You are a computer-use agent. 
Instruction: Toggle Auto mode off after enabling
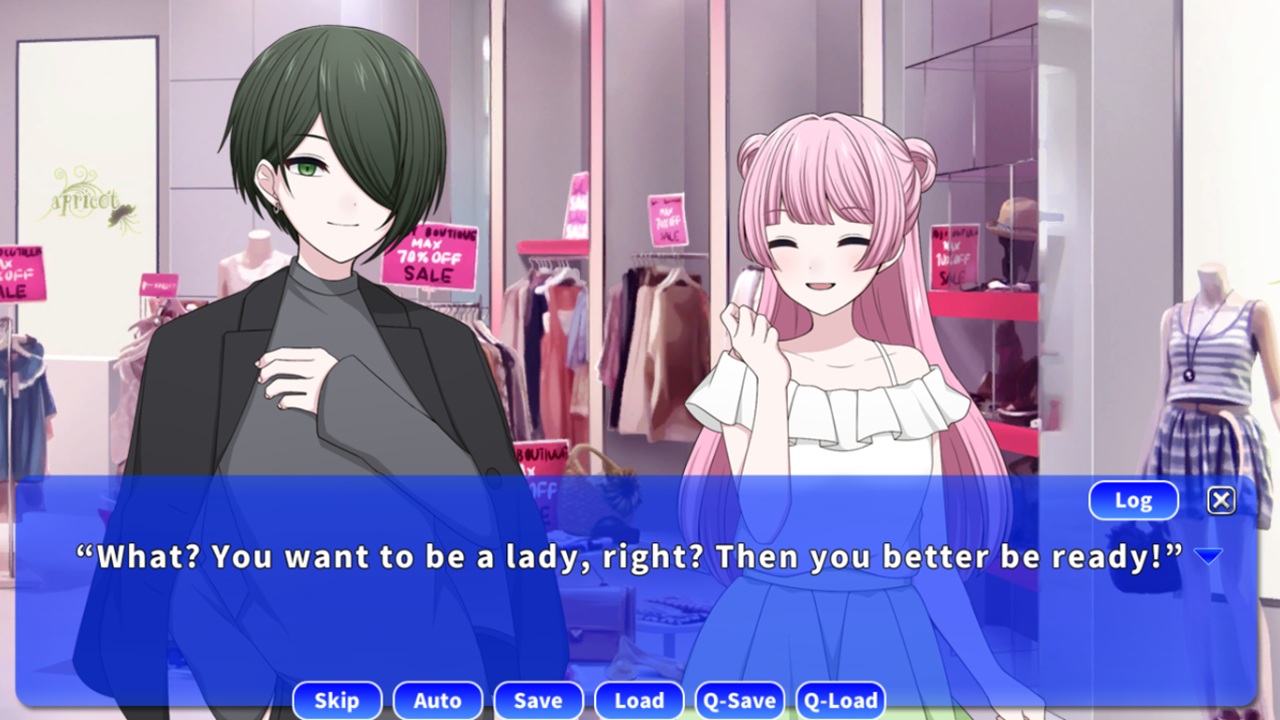click(438, 700)
